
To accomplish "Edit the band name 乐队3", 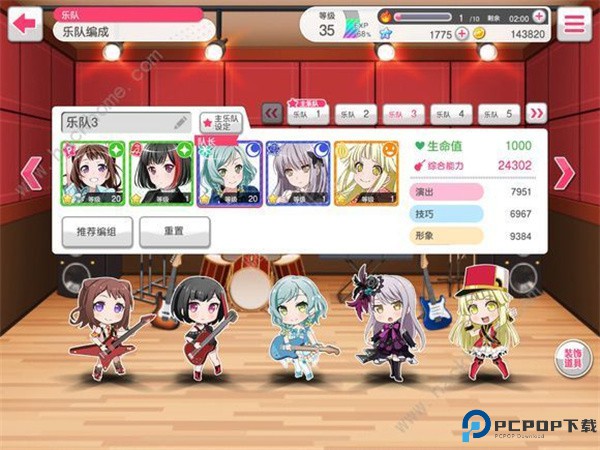I will click(x=181, y=122).
